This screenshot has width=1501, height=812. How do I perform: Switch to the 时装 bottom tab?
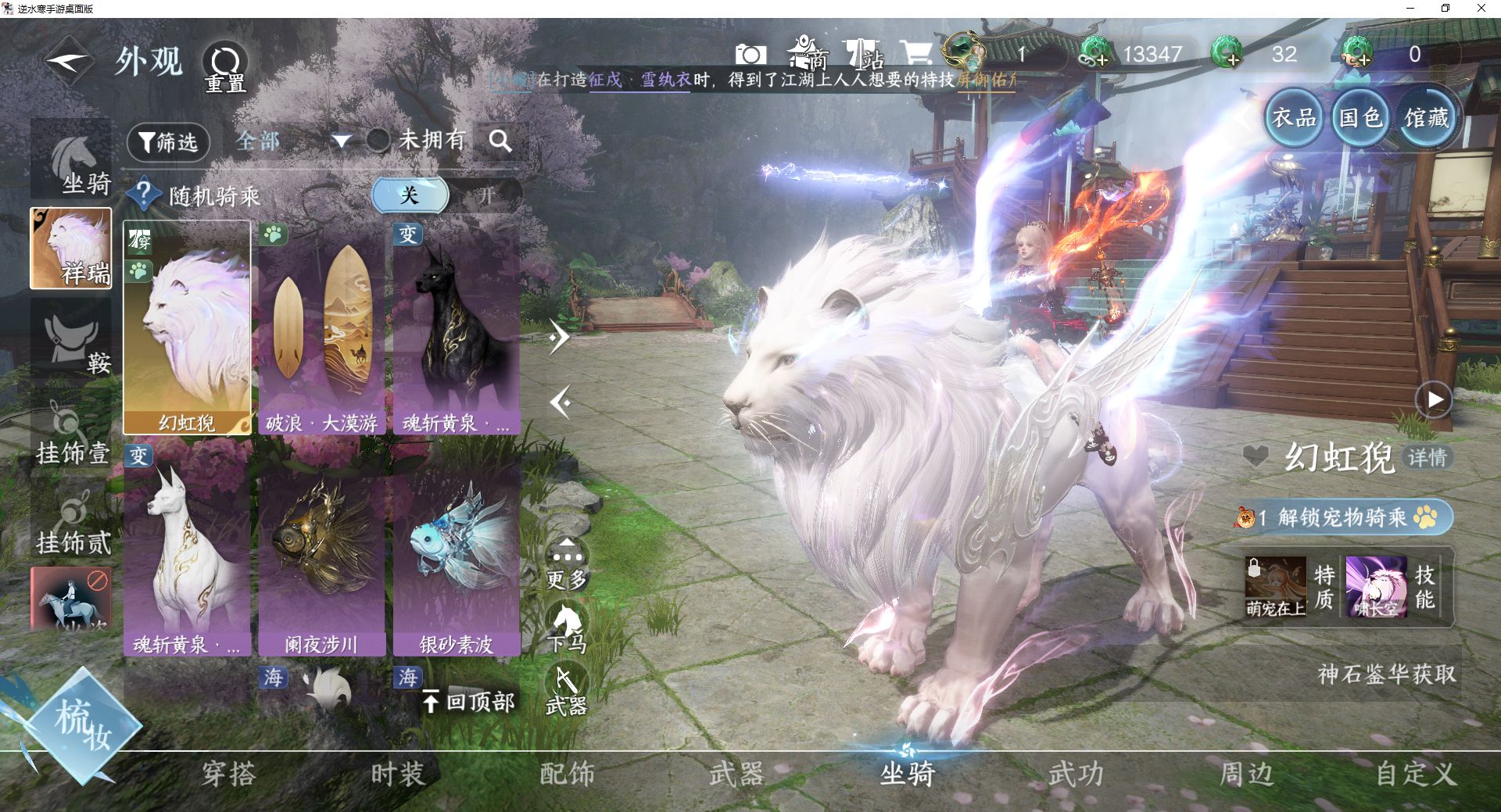398,774
